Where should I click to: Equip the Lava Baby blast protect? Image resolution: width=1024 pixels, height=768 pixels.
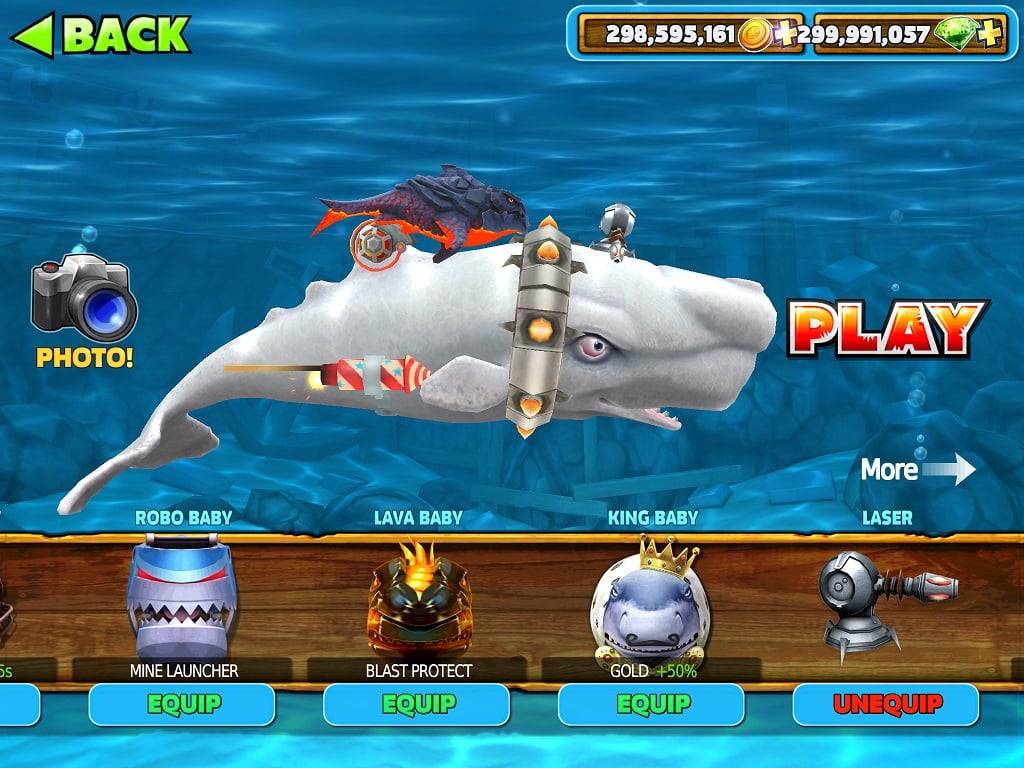tap(416, 704)
